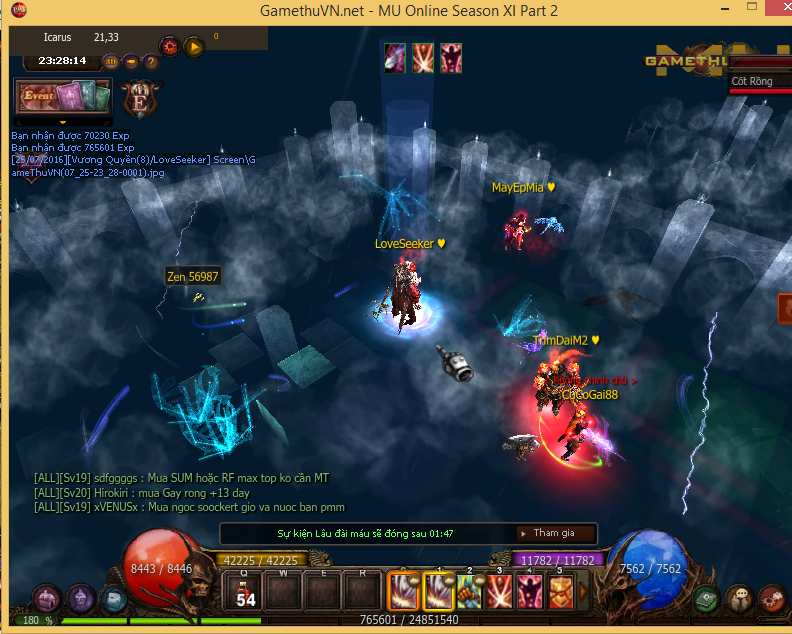792x634 pixels.
Task: Activate the purple figure skill in slot 4
Action: 528,592
